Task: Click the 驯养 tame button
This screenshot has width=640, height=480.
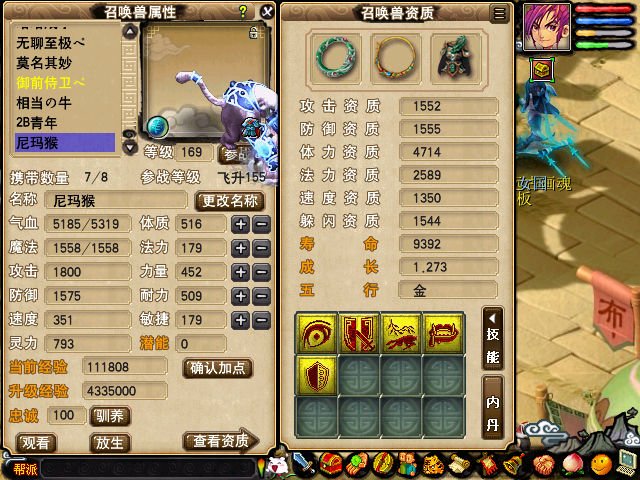Action: pyautogui.click(x=107, y=415)
